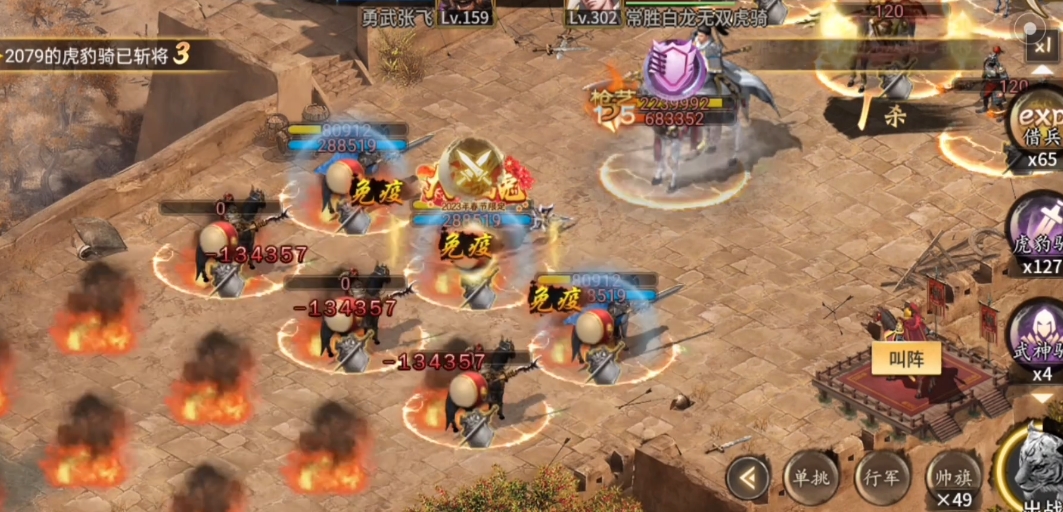The image size is (1063, 512).
Task: Use the 帅旗 commander flag item
Action: point(951,478)
